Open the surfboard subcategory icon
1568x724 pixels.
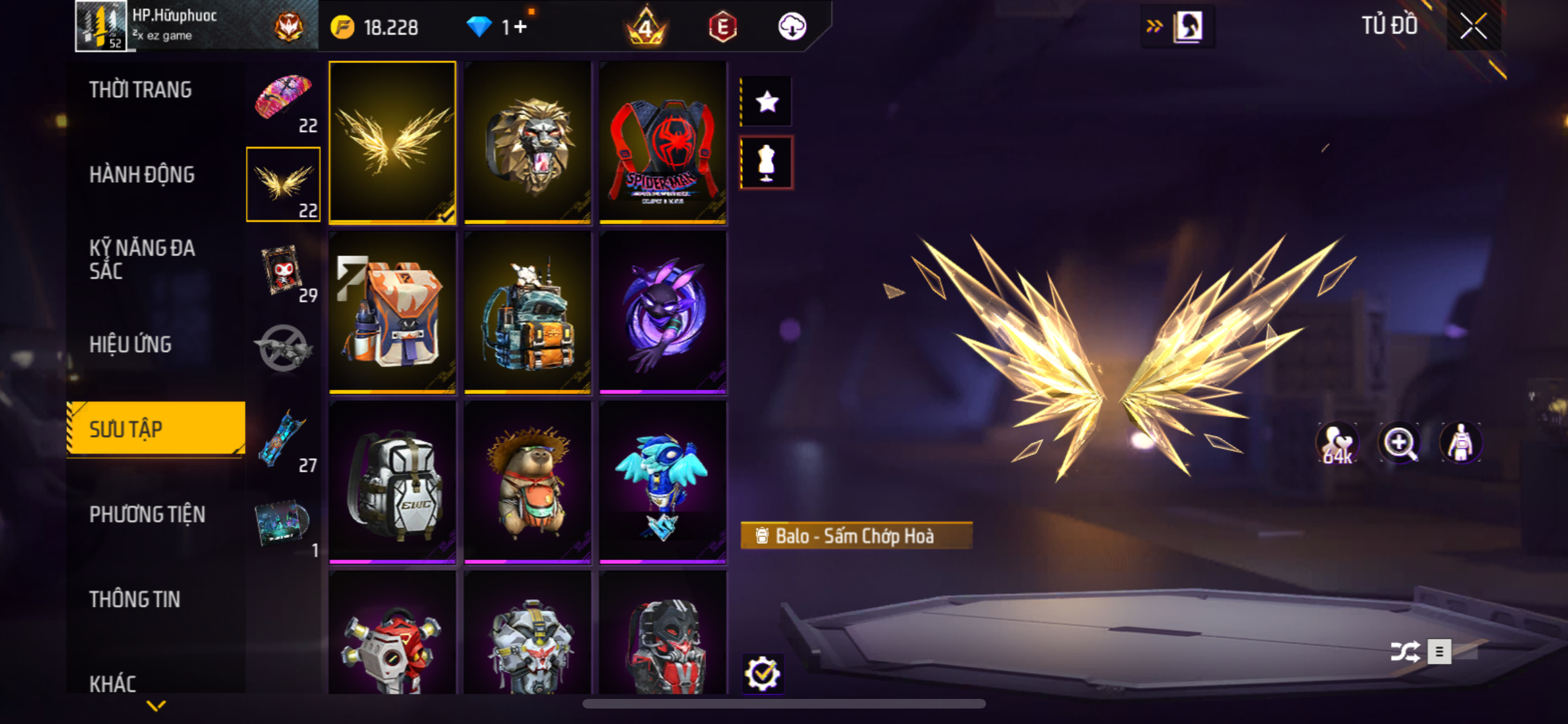tap(283, 440)
